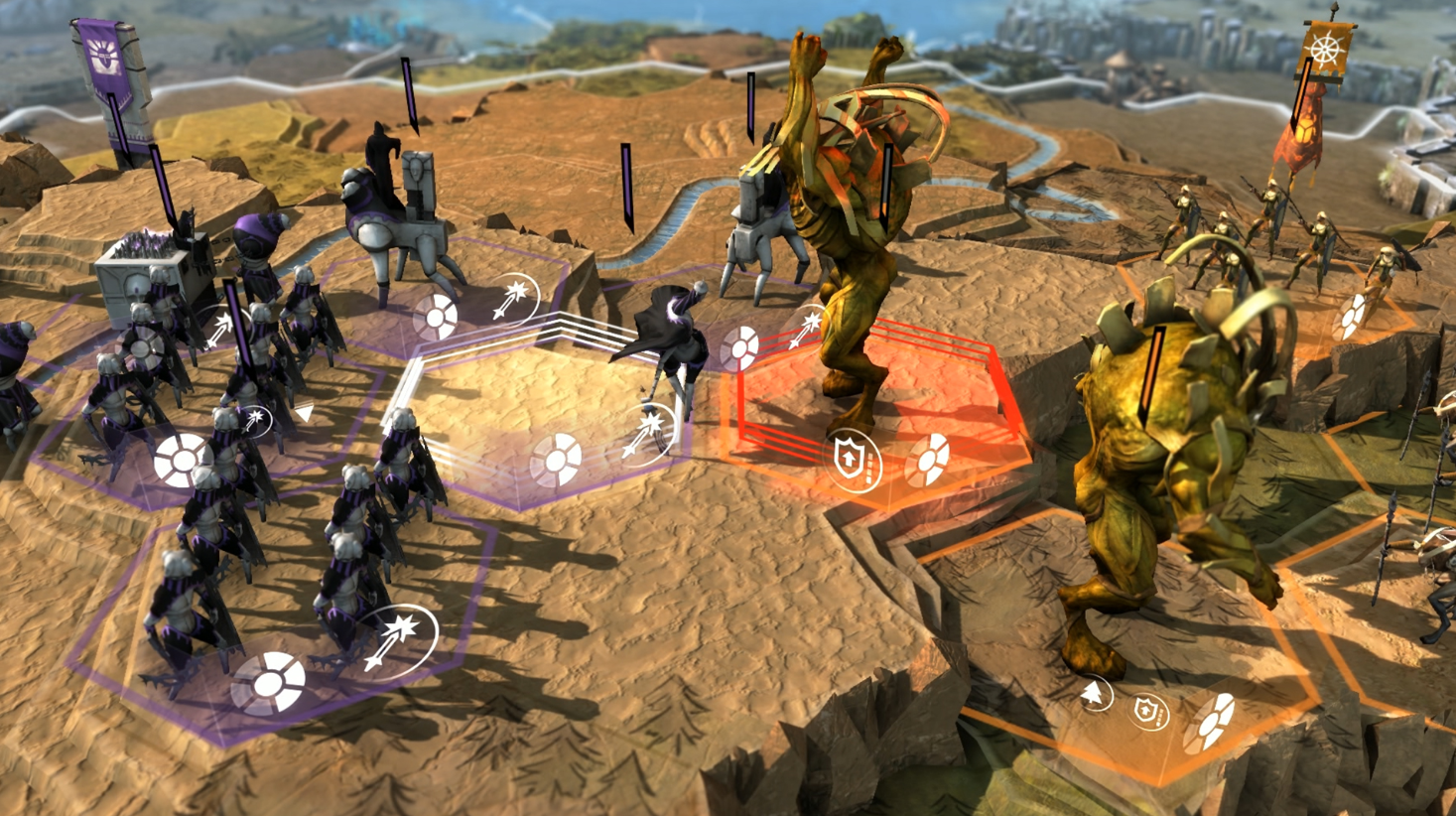Click the shield icon below the second giant
Screen dimensions: 1456x816
(x=1146, y=710)
